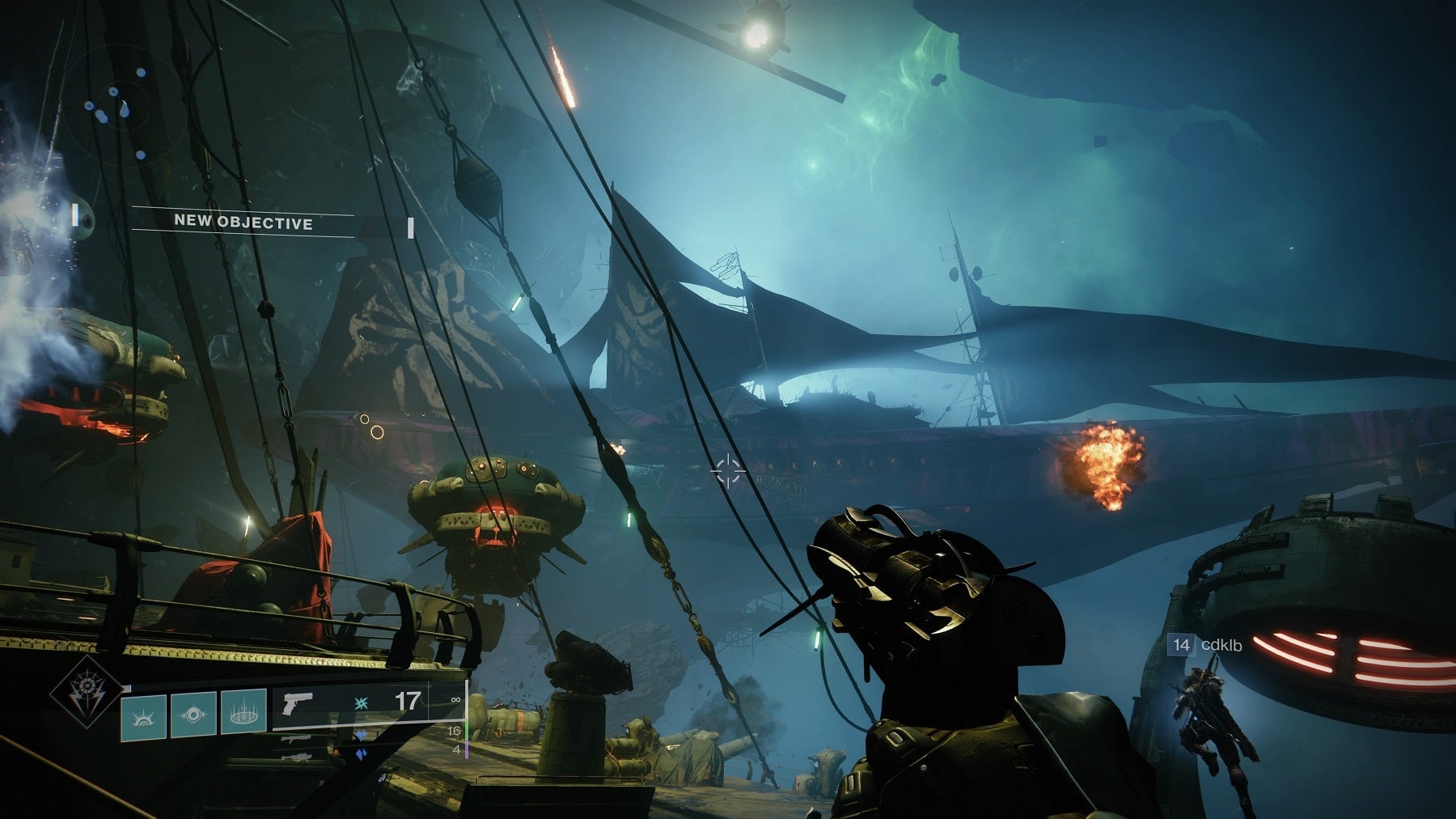Click the green special ammo gauge showing 16
The width and height of the screenshot is (1456, 819).
[x=454, y=732]
